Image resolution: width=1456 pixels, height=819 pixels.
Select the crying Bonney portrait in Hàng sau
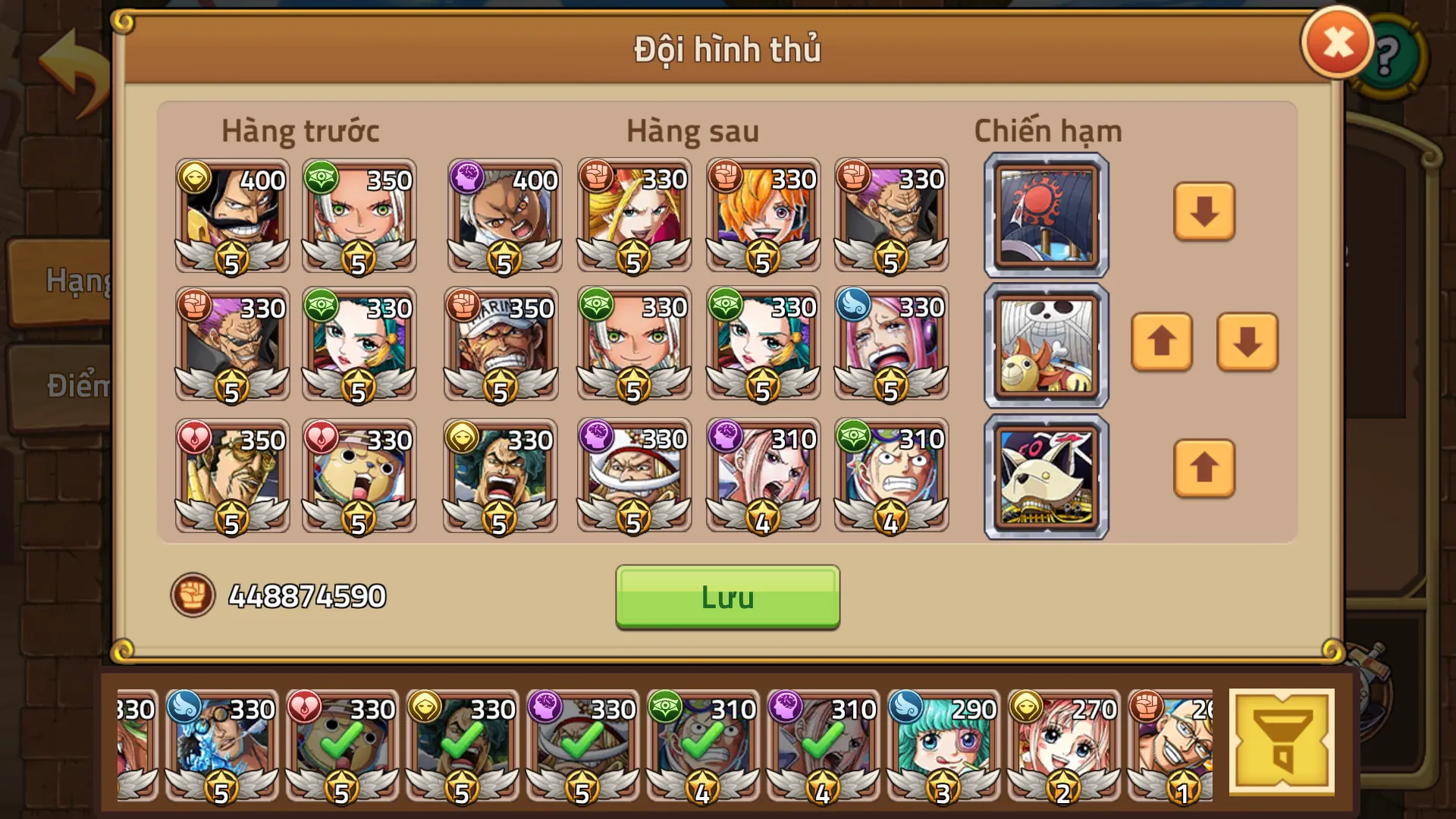click(x=892, y=345)
